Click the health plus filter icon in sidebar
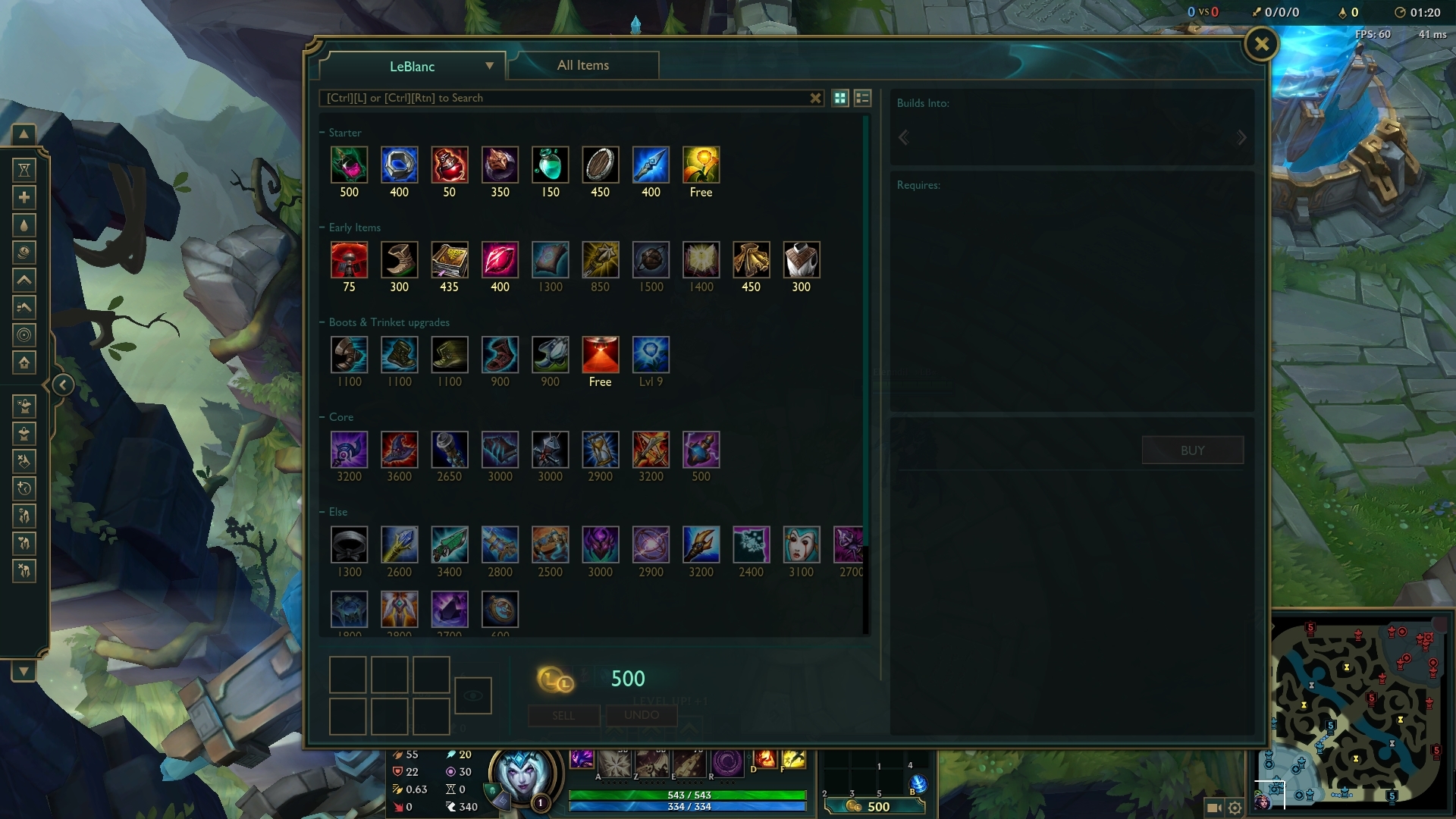1456x819 pixels. [24, 196]
